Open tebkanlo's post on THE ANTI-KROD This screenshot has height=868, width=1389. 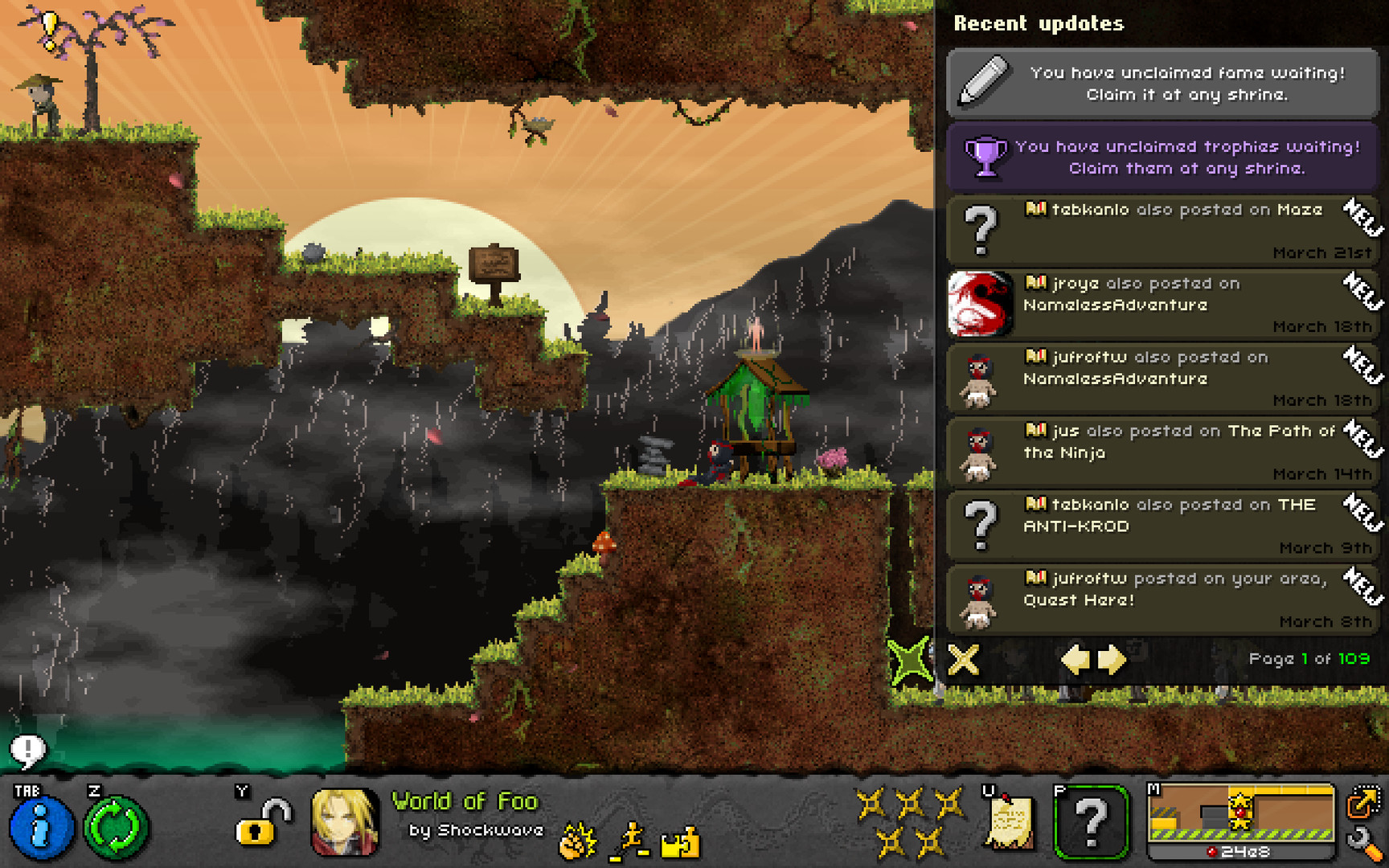pyautogui.click(x=1162, y=526)
